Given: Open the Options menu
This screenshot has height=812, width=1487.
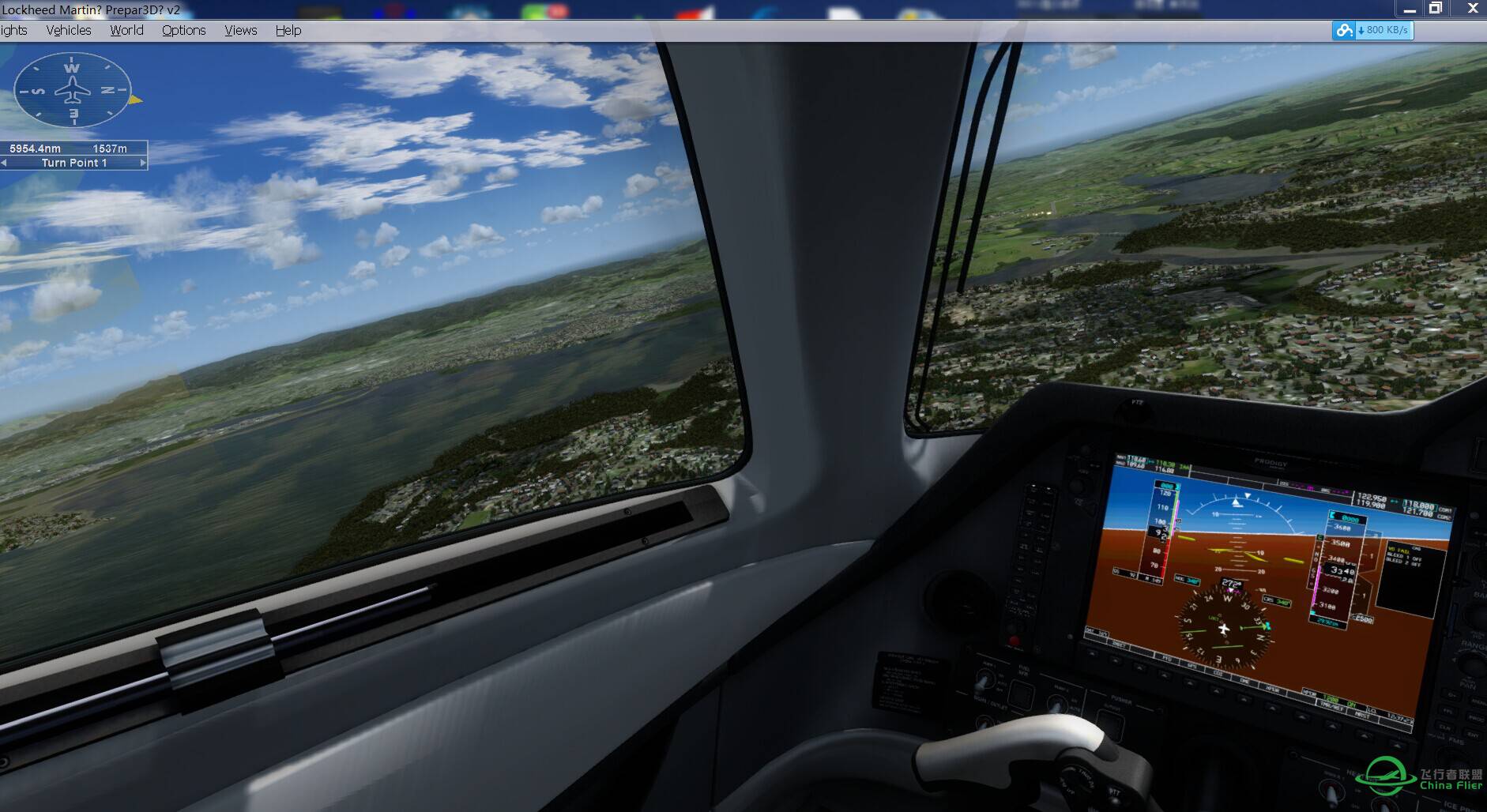Looking at the screenshot, I should pyautogui.click(x=183, y=30).
